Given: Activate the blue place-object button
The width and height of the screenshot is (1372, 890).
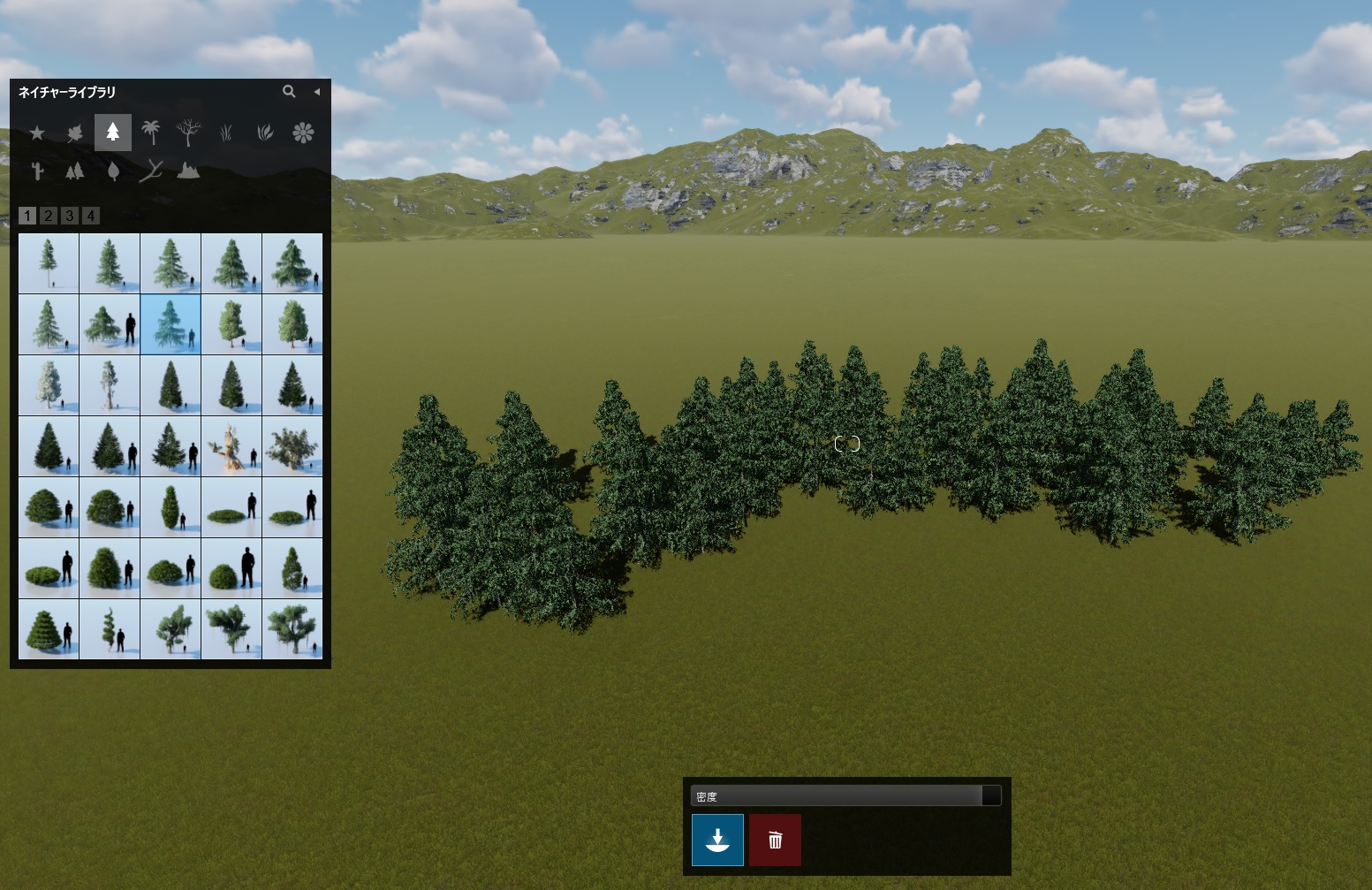Looking at the screenshot, I should pyautogui.click(x=717, y=840).
